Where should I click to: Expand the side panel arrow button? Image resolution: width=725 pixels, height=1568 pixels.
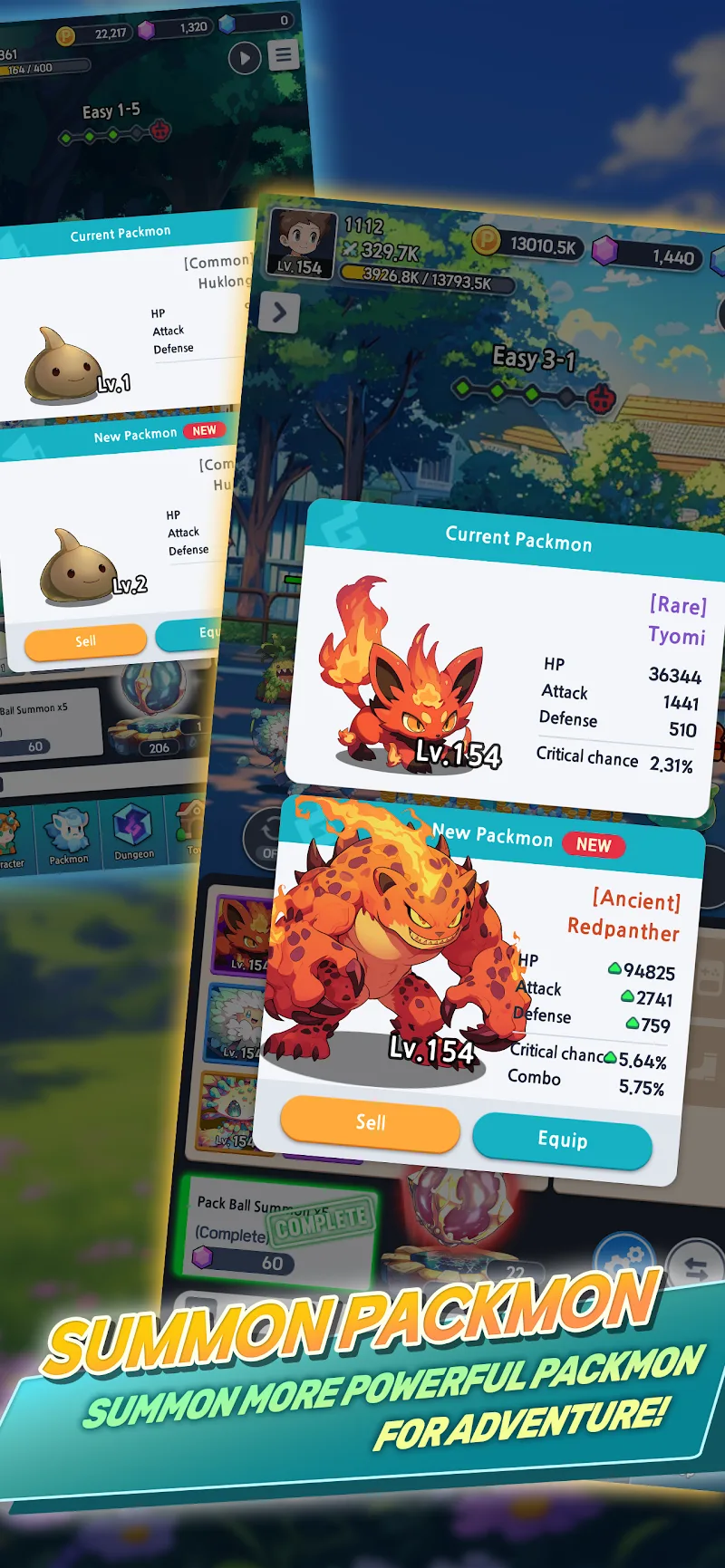click(x=279, y=313)
